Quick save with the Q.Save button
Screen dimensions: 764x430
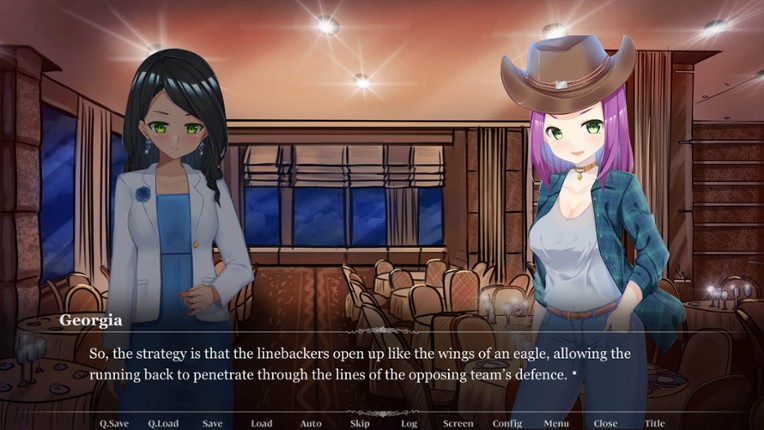point(114,423)
